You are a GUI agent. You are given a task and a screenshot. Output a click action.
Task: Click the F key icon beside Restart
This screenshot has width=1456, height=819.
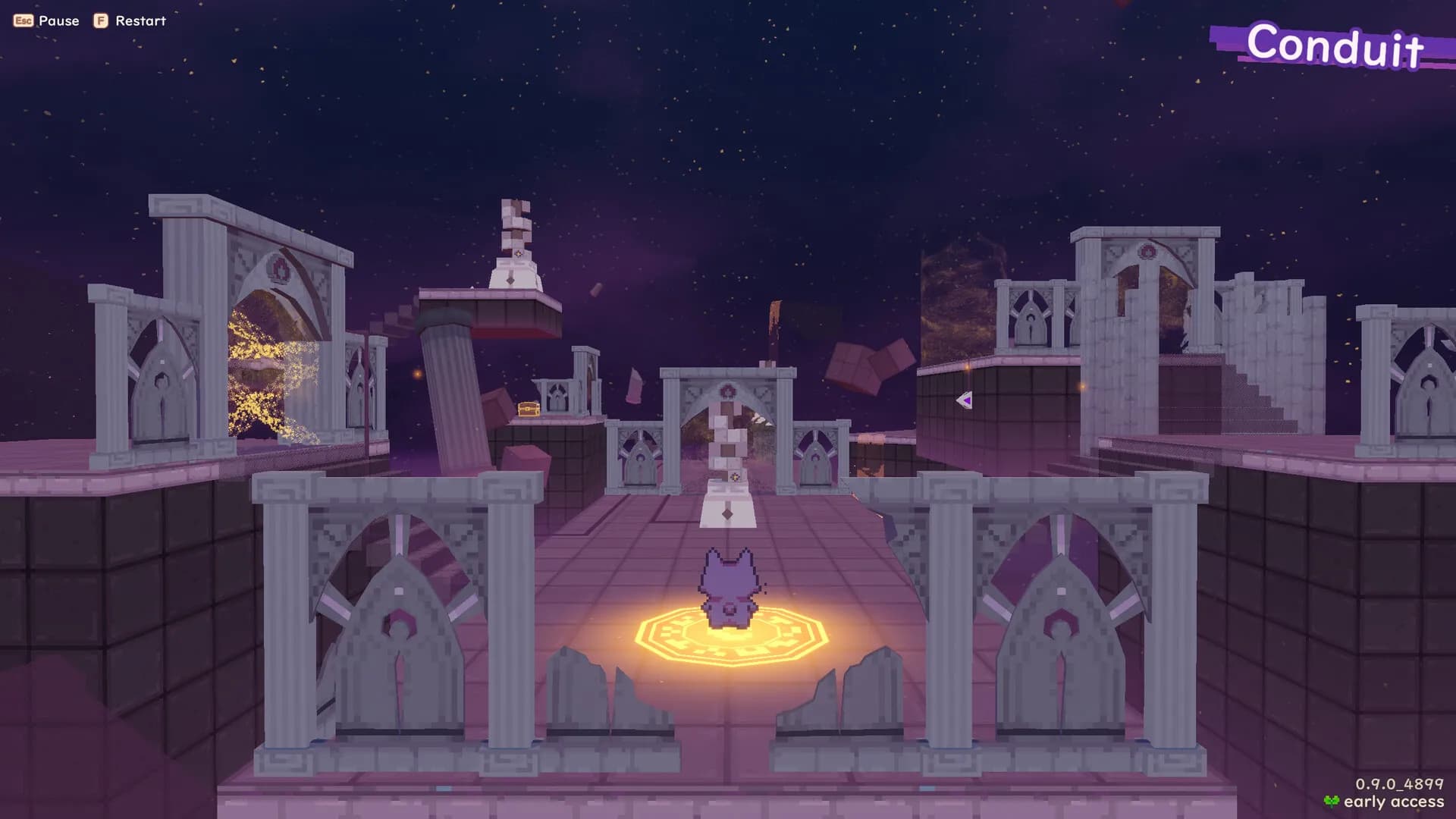tap(99, 21)
